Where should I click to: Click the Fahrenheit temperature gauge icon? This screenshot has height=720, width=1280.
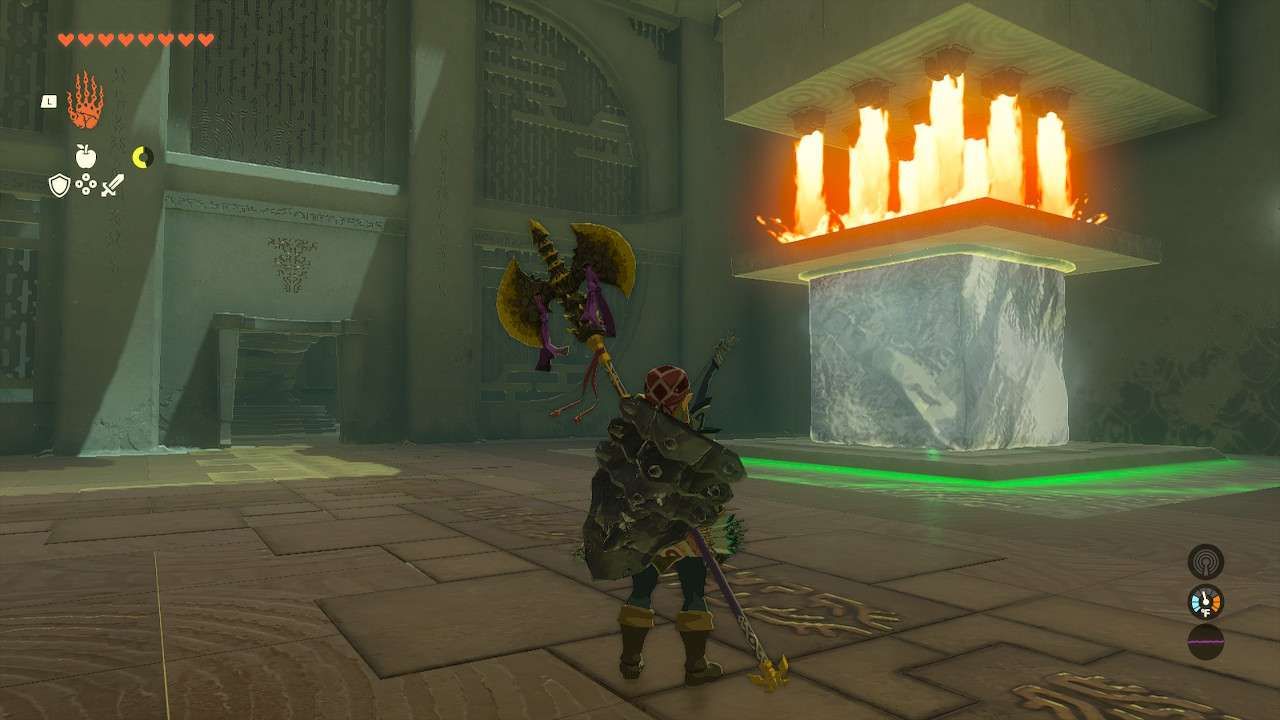tap(1204, 601)
